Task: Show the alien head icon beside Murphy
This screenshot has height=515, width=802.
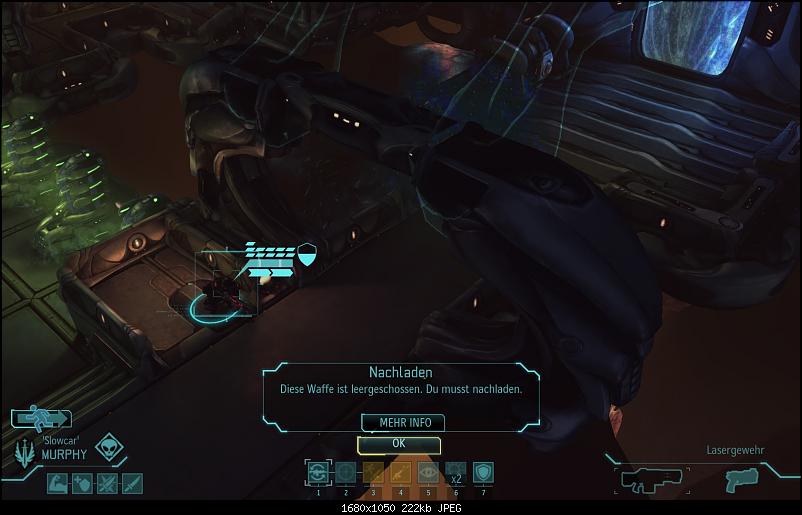Action: click(108, 447)
